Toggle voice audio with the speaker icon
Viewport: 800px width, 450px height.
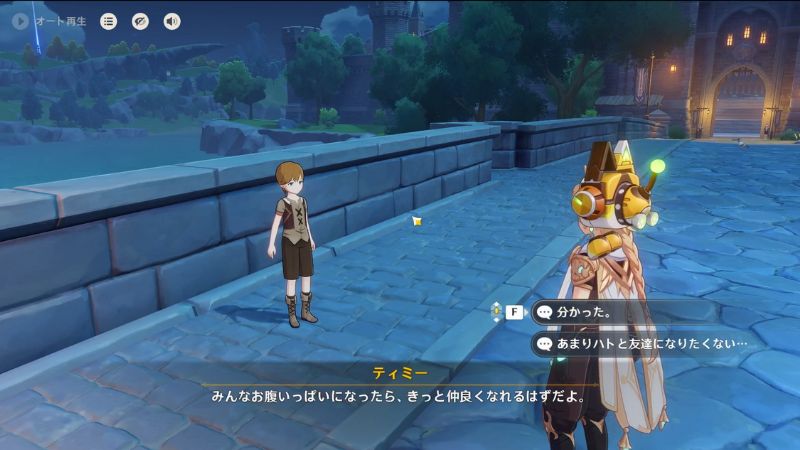(x=172, y=20)
